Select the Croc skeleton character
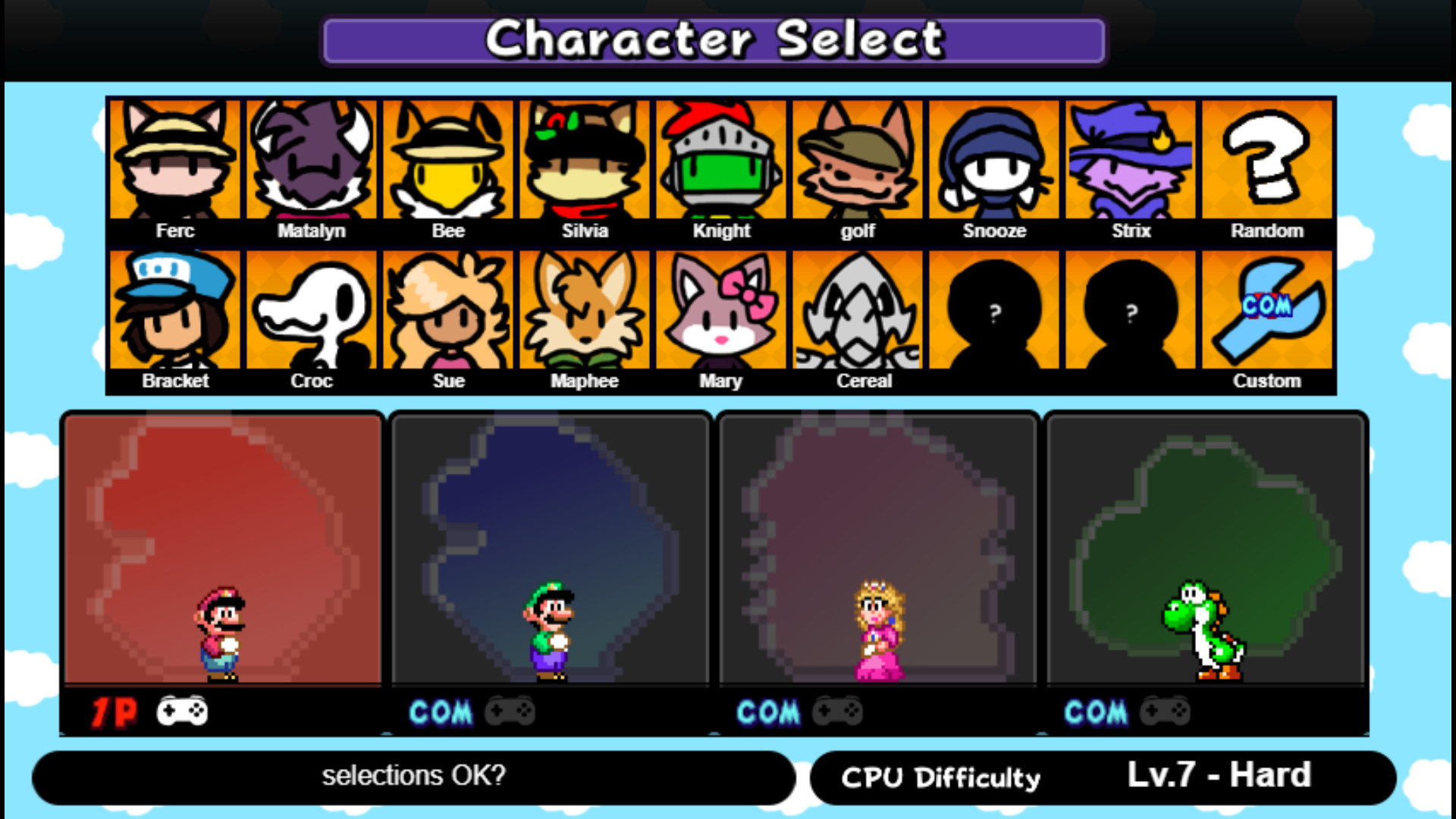The height and width of the screenshot is (819, 1456). pyautogui.click(x=312, y=311)
